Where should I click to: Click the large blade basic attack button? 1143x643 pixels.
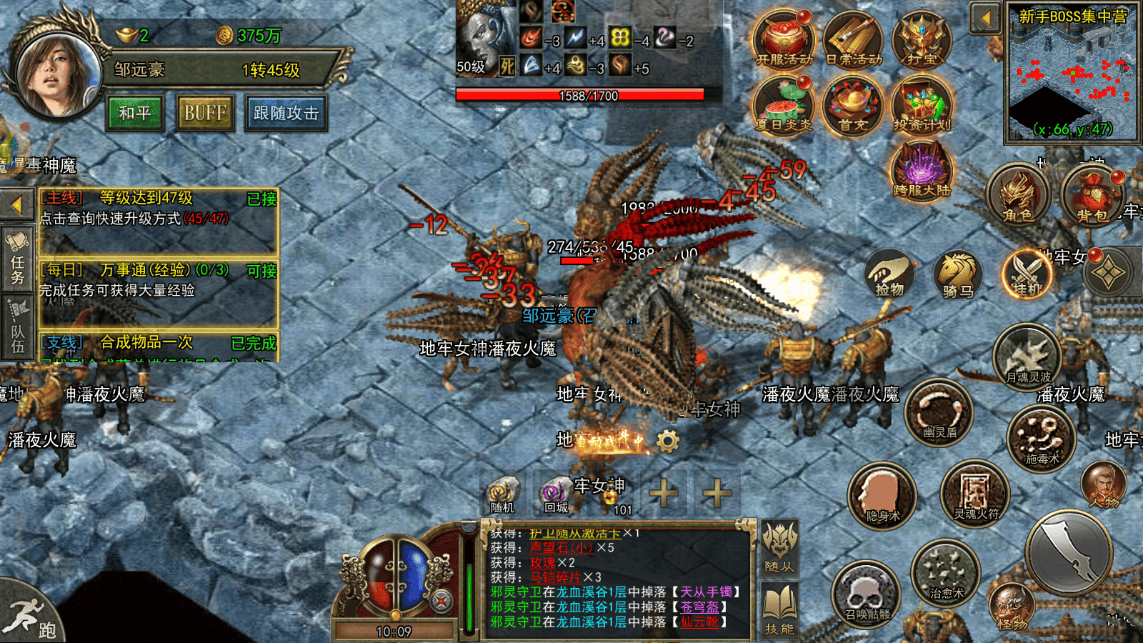pos(1069,552)
